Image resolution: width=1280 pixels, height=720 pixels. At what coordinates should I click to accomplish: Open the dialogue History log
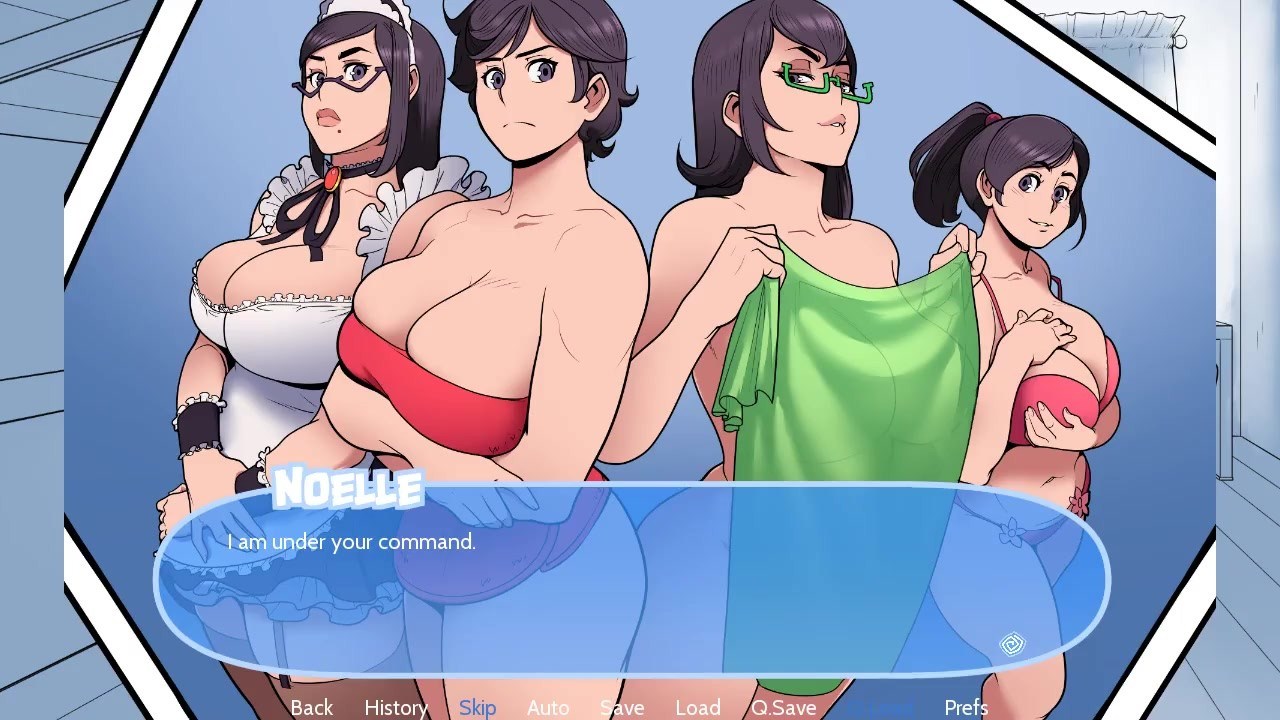click(x=396, y=707)
